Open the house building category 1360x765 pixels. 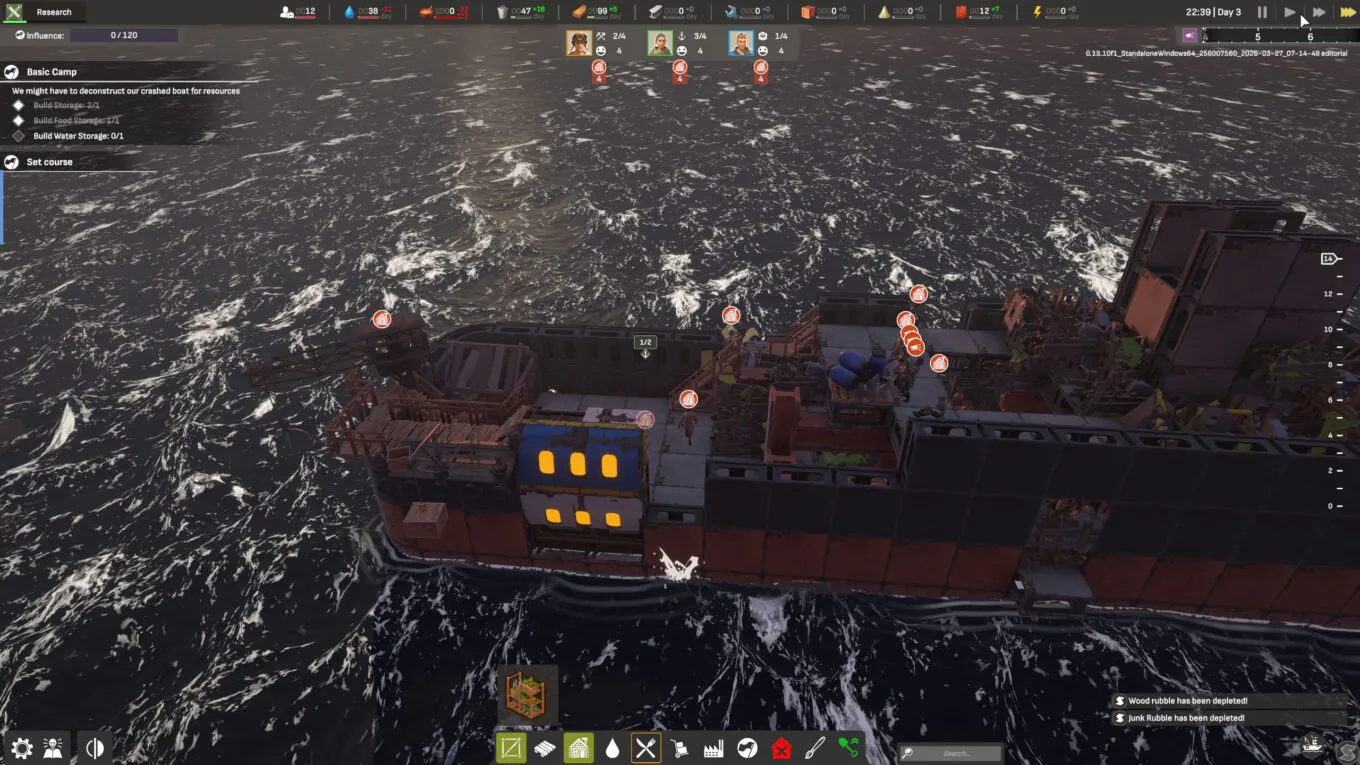578,748
